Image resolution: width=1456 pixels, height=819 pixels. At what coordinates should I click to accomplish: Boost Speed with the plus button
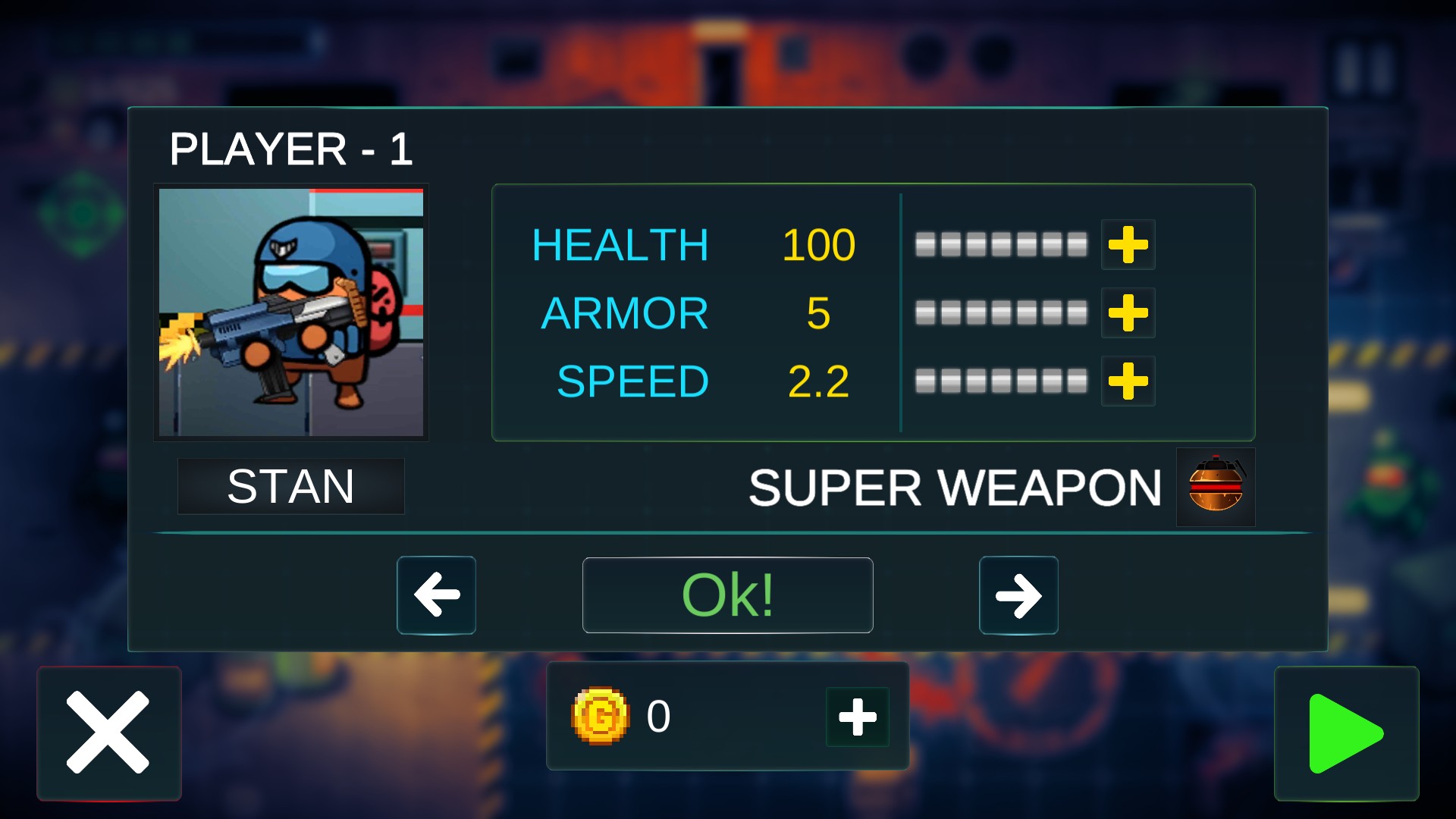point(1128,381)
